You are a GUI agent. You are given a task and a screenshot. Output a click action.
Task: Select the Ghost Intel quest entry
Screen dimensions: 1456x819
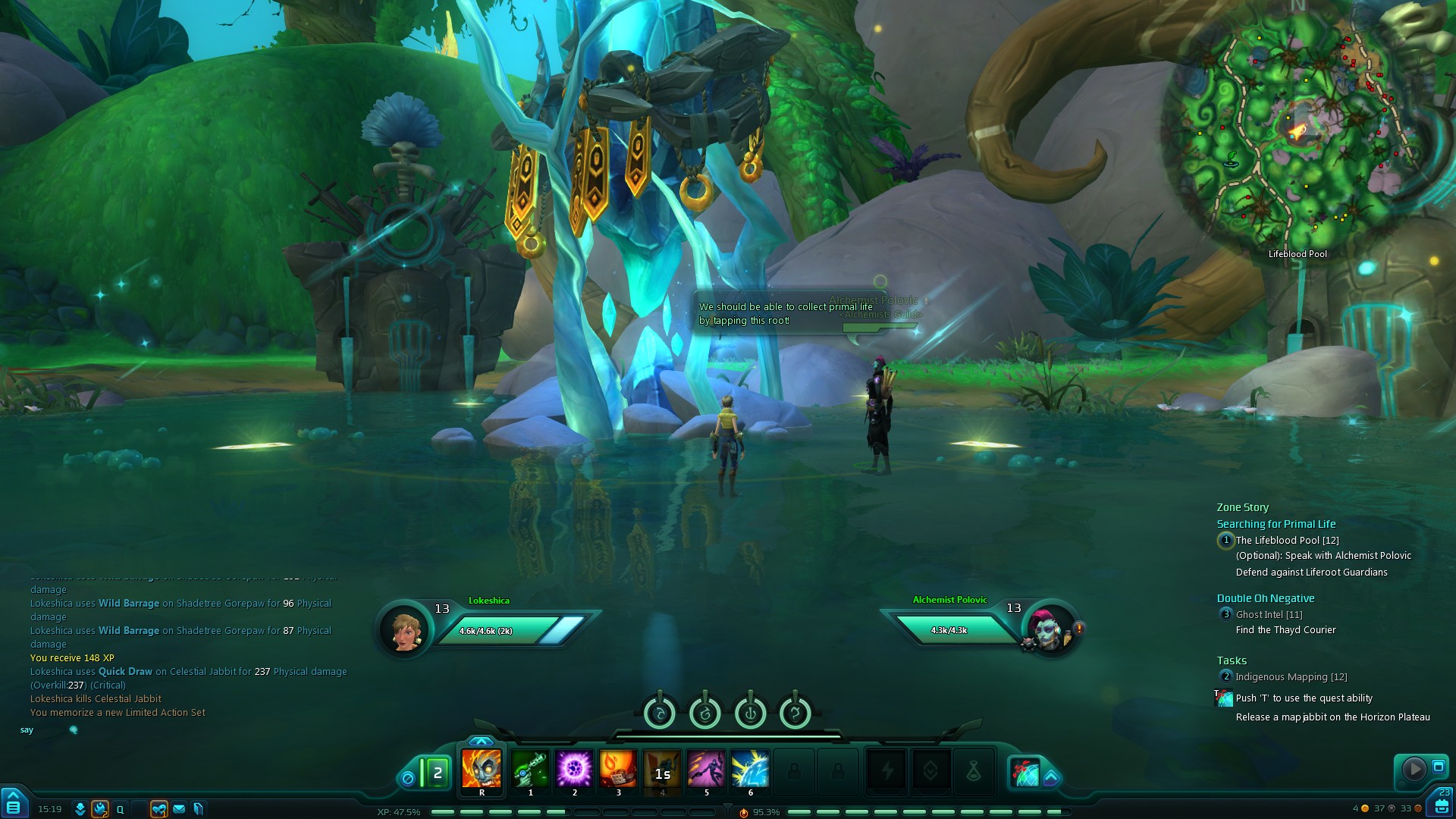(x=1269, y=614)
